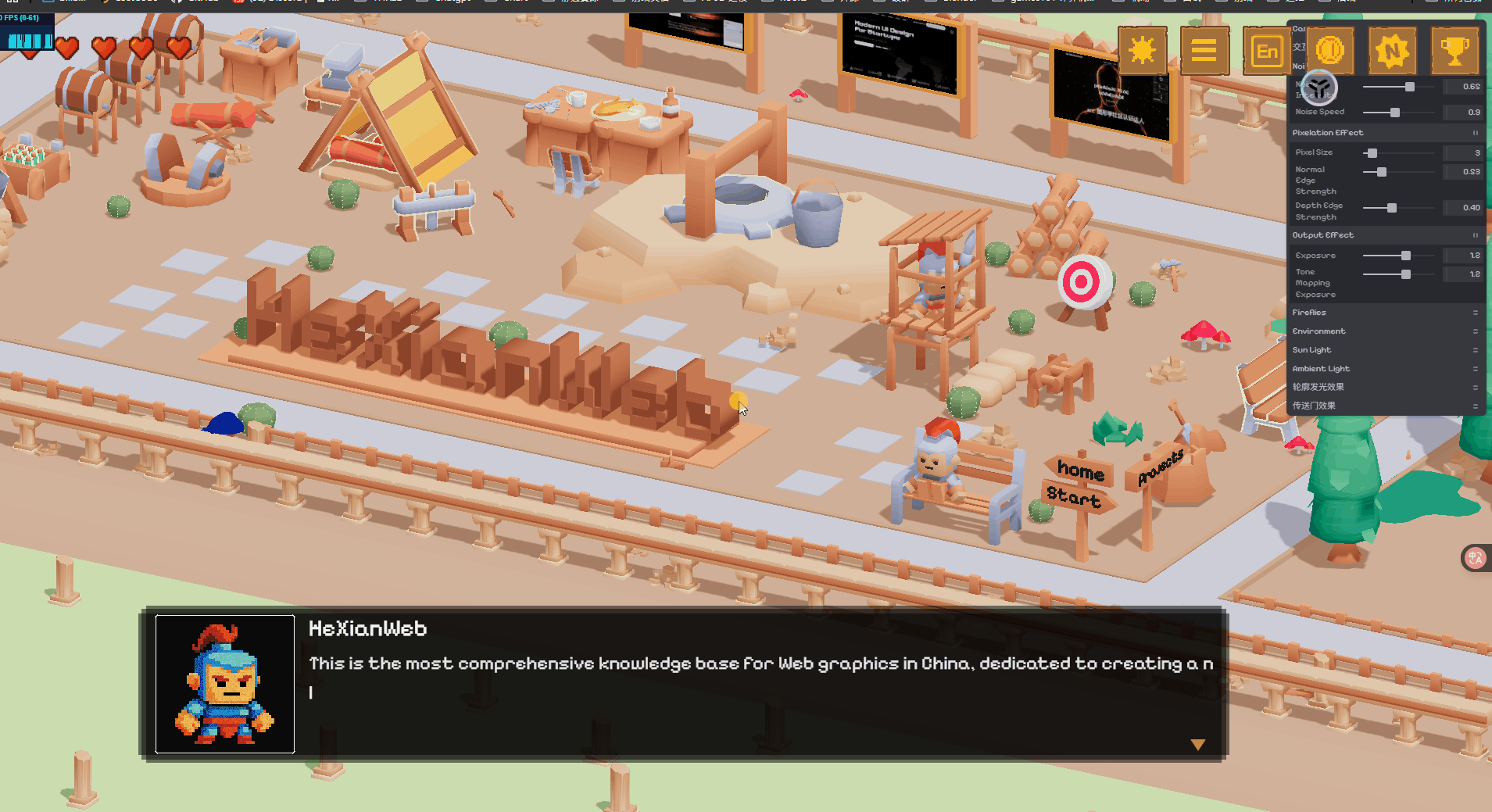
Task: Click the Depth Edge Strength slider
Action: [x=1399, y=208]
